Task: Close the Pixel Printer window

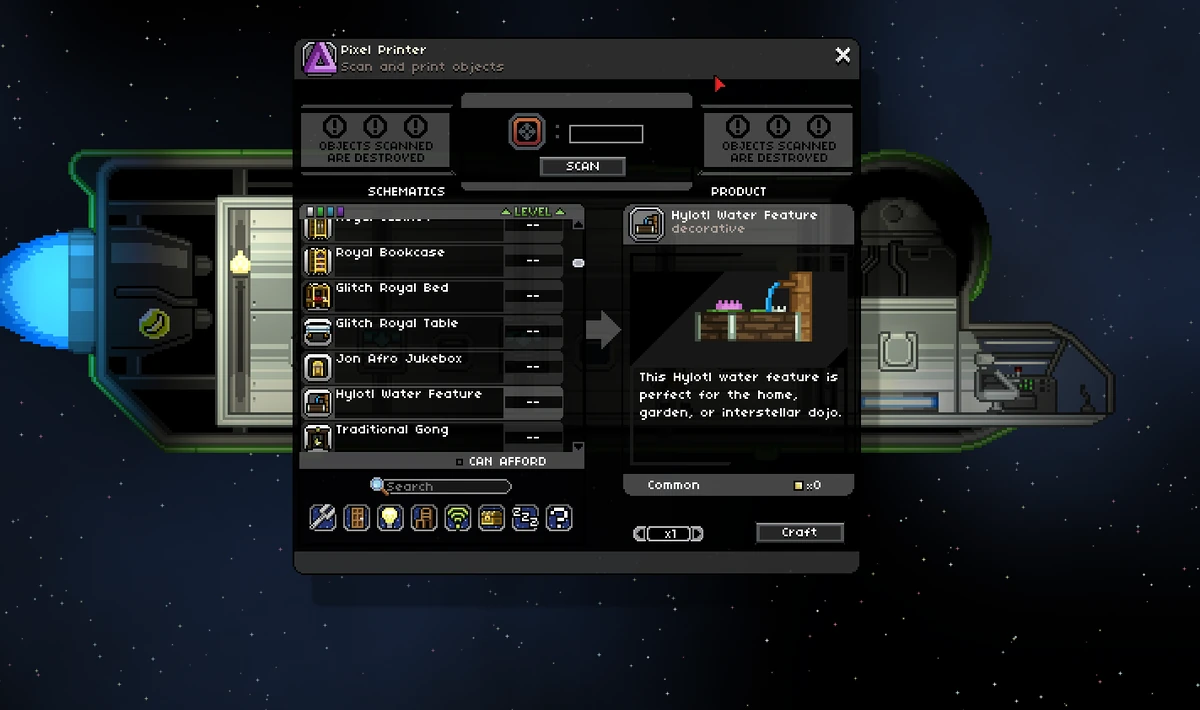Action: 843,55
